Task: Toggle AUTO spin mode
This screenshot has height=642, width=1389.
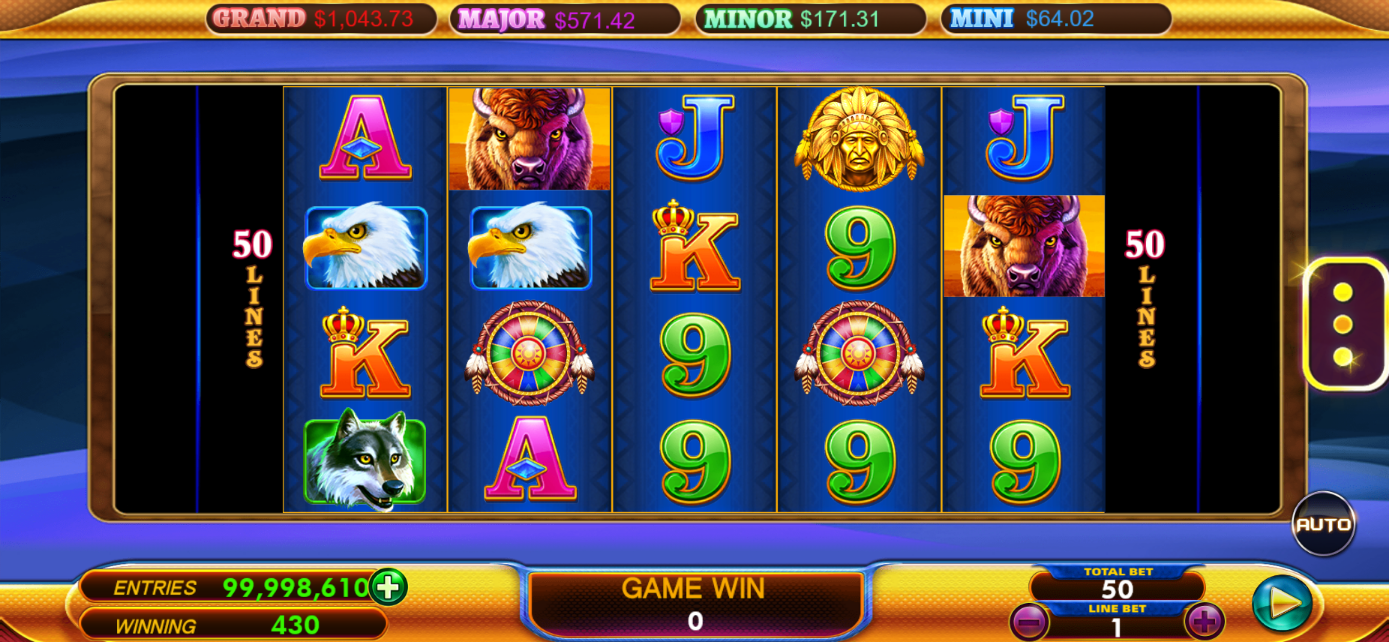Action: [x=1323, y=523]
